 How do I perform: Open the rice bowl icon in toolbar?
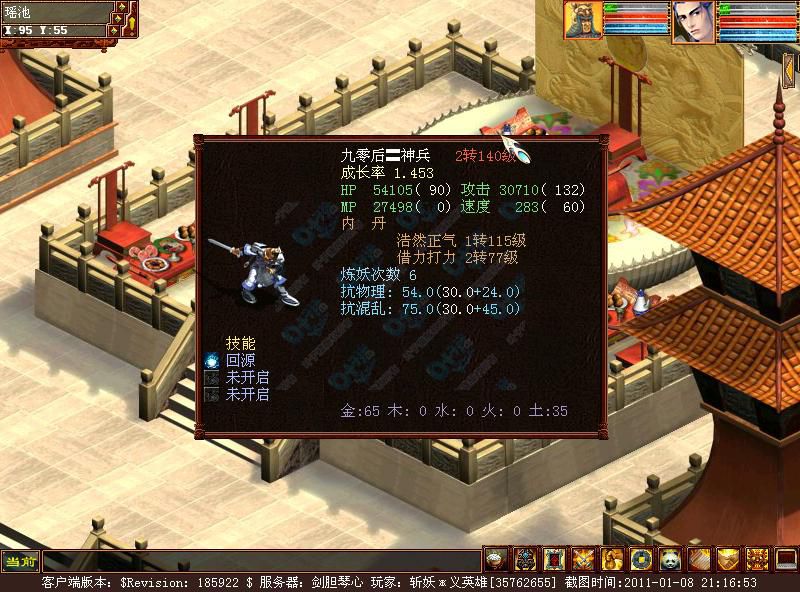click(x=495, y=559)
